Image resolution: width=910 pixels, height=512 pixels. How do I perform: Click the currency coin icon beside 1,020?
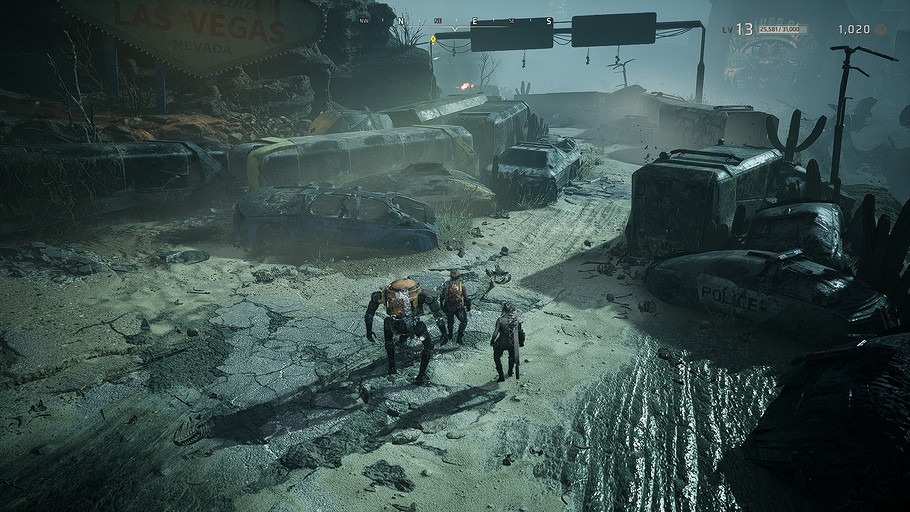[x=881, y=30]
